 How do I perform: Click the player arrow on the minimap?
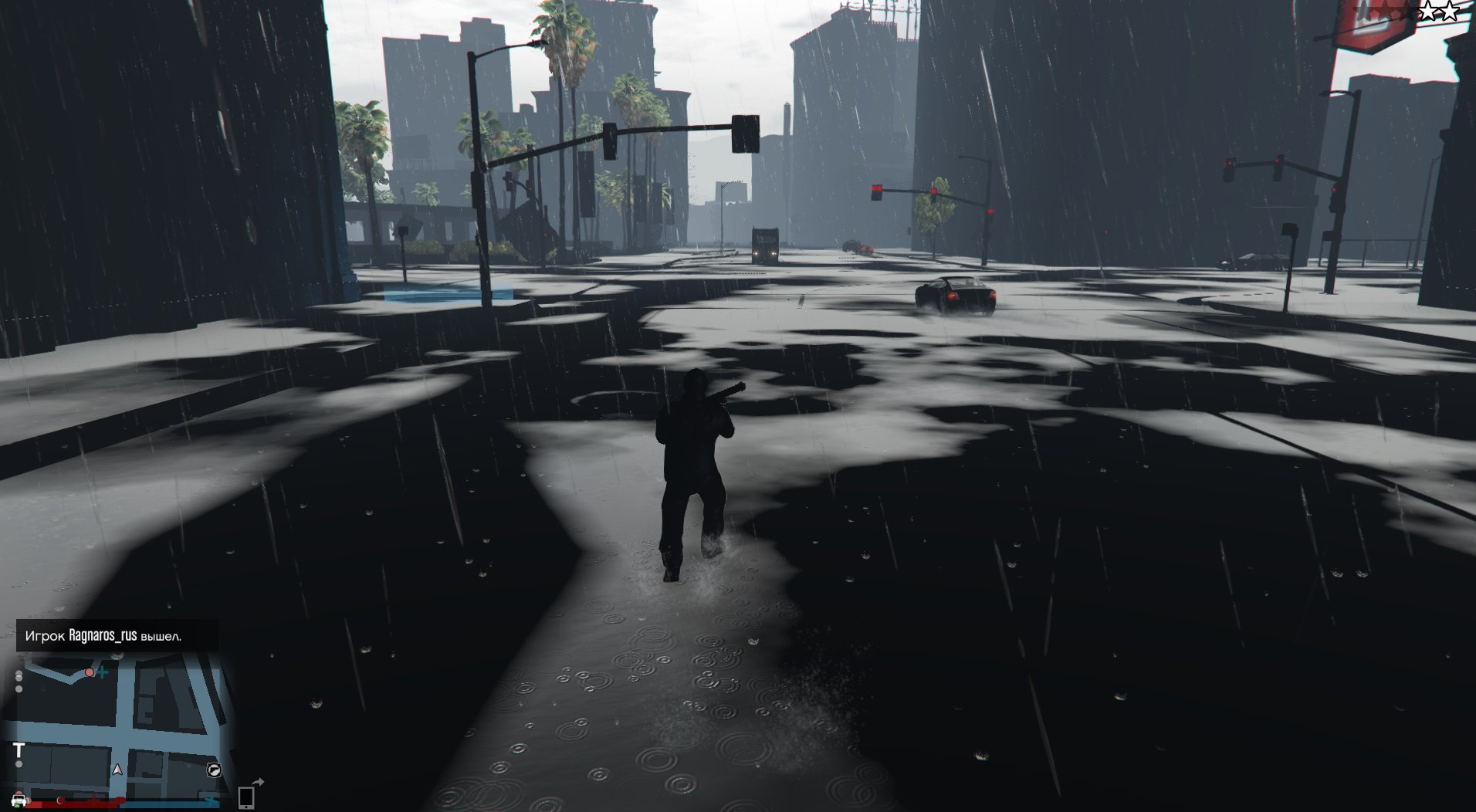pos(117,770)
